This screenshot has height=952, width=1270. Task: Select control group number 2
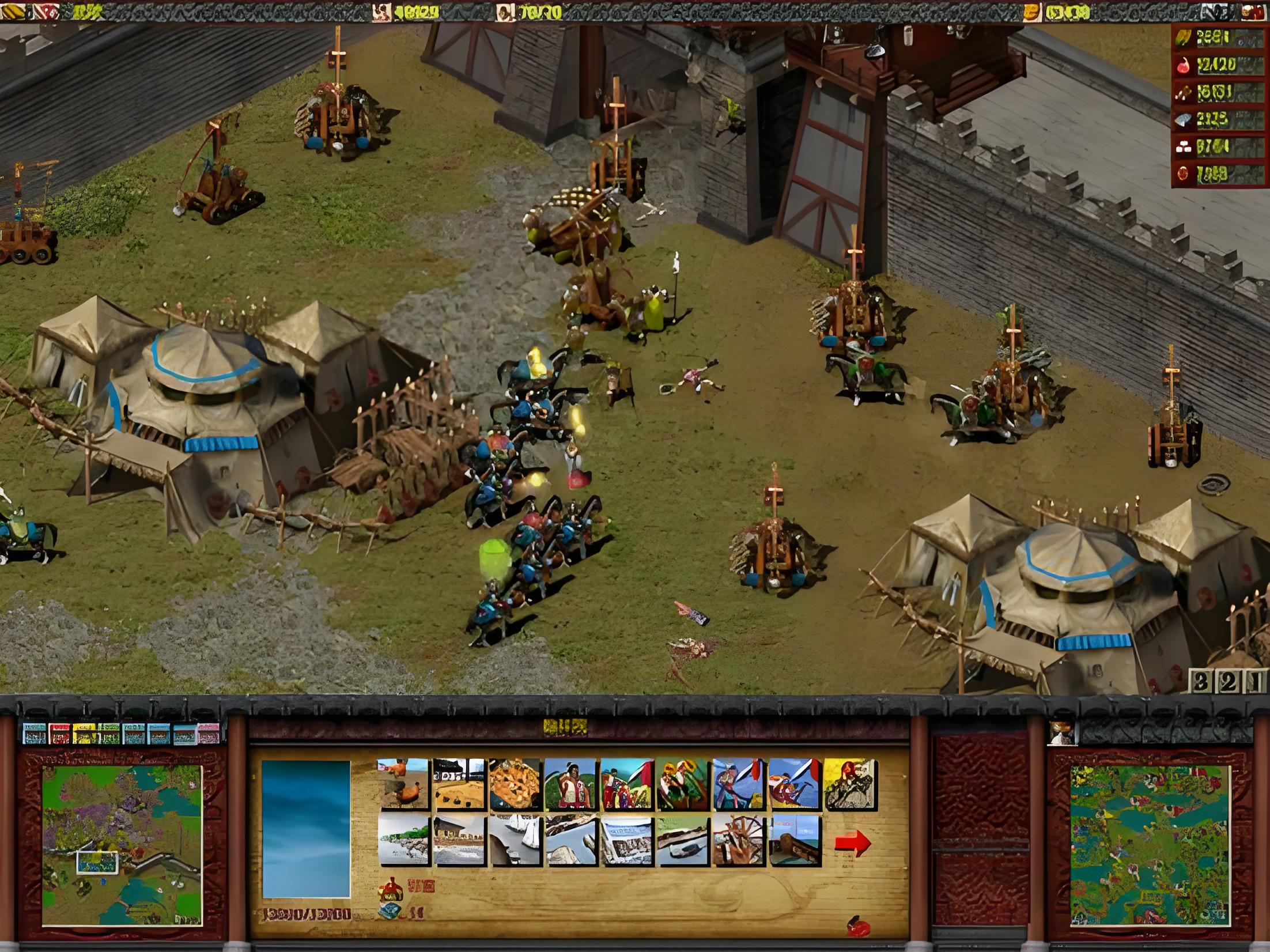(1228, 682)
